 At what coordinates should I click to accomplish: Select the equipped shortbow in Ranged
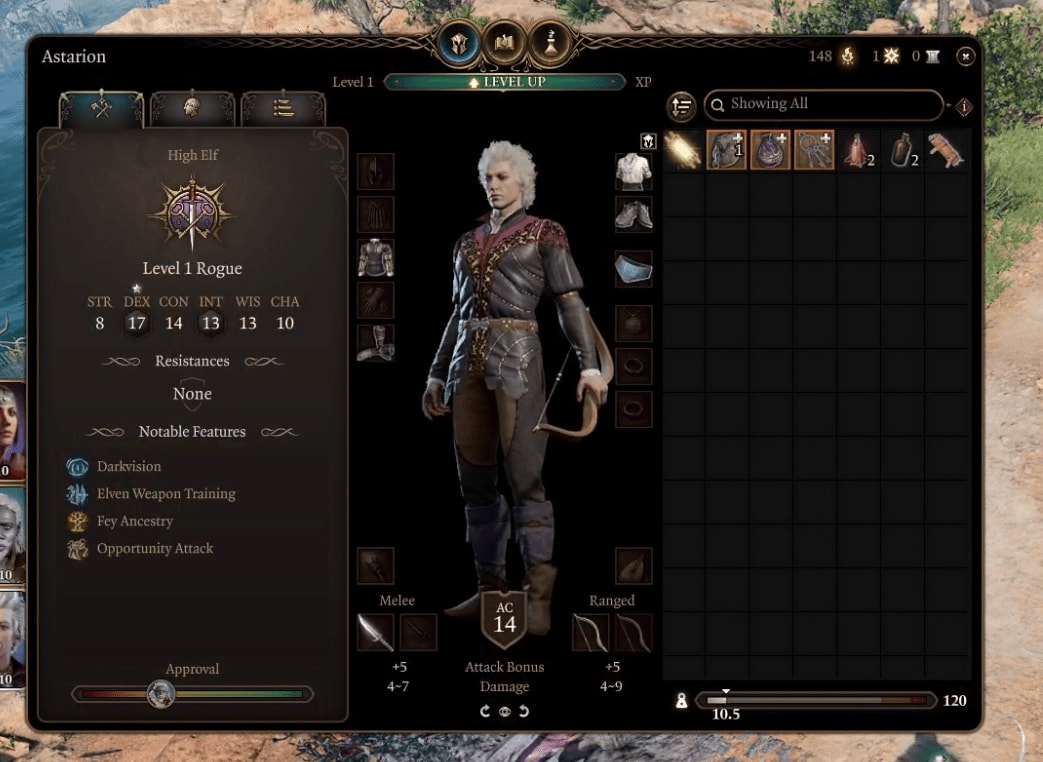(x=590, y=632)
